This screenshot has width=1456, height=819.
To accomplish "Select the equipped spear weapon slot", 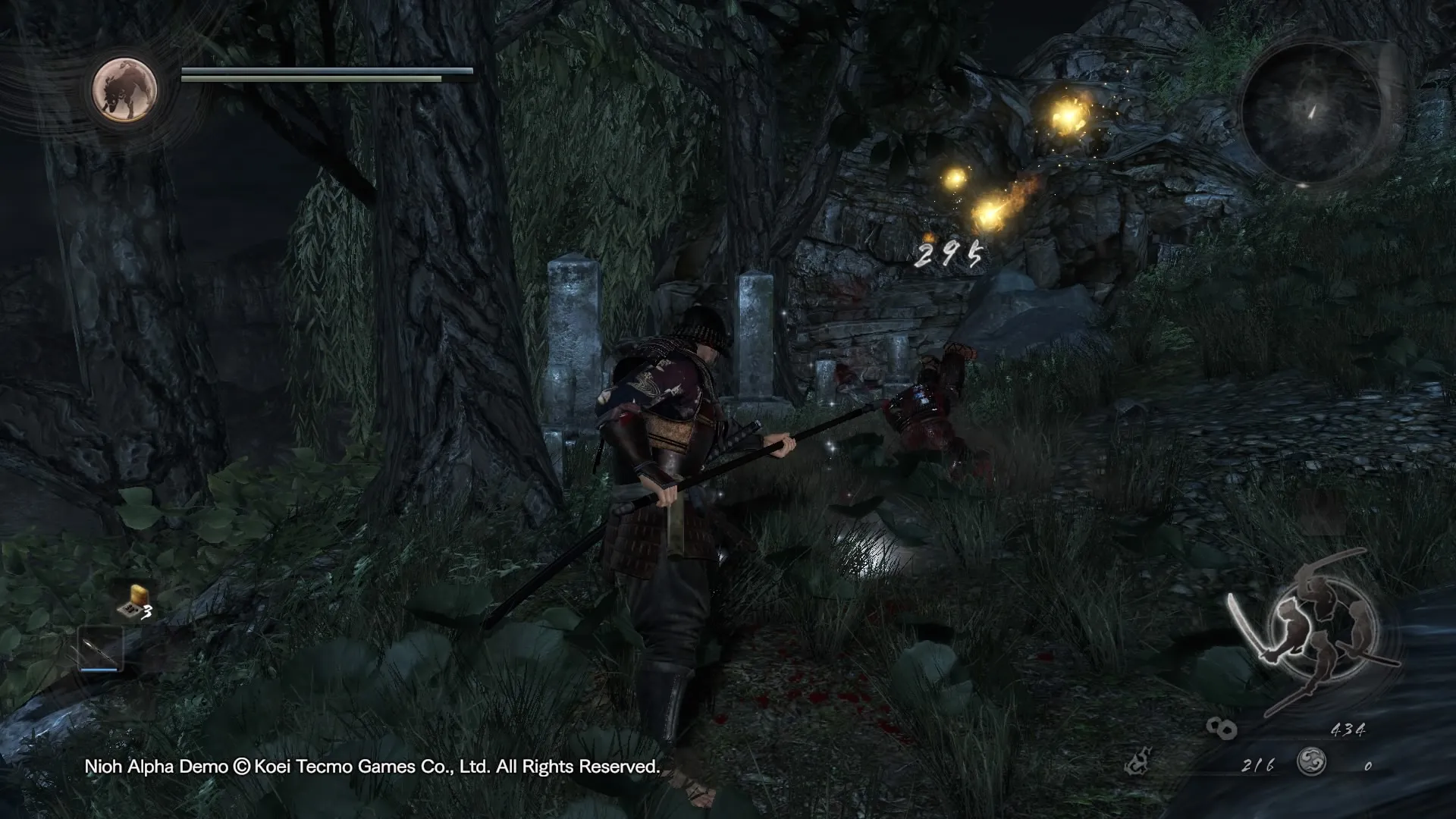I will 100,648.
